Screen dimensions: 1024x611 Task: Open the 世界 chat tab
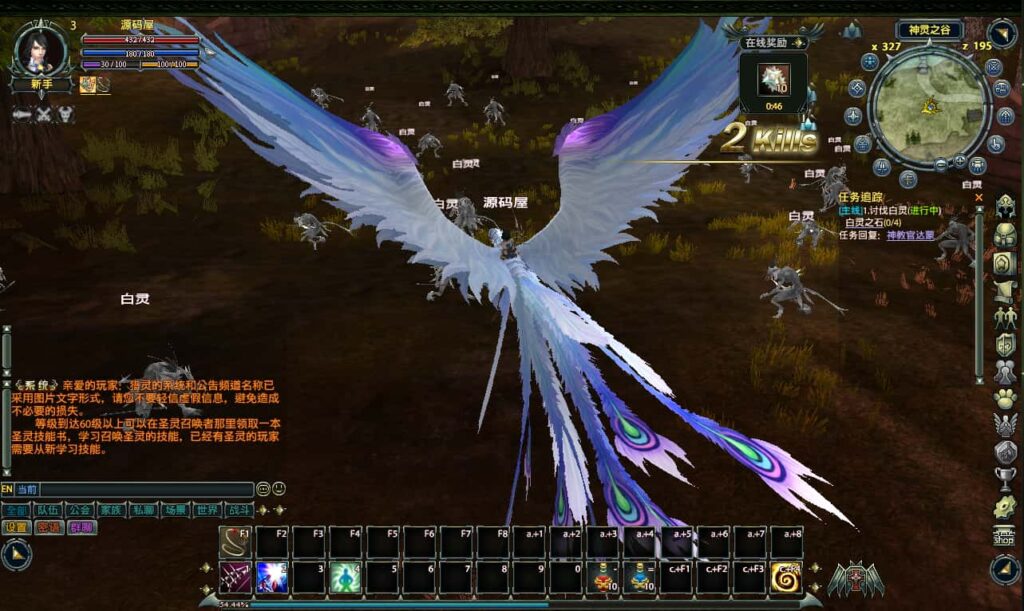coord(207,510)
